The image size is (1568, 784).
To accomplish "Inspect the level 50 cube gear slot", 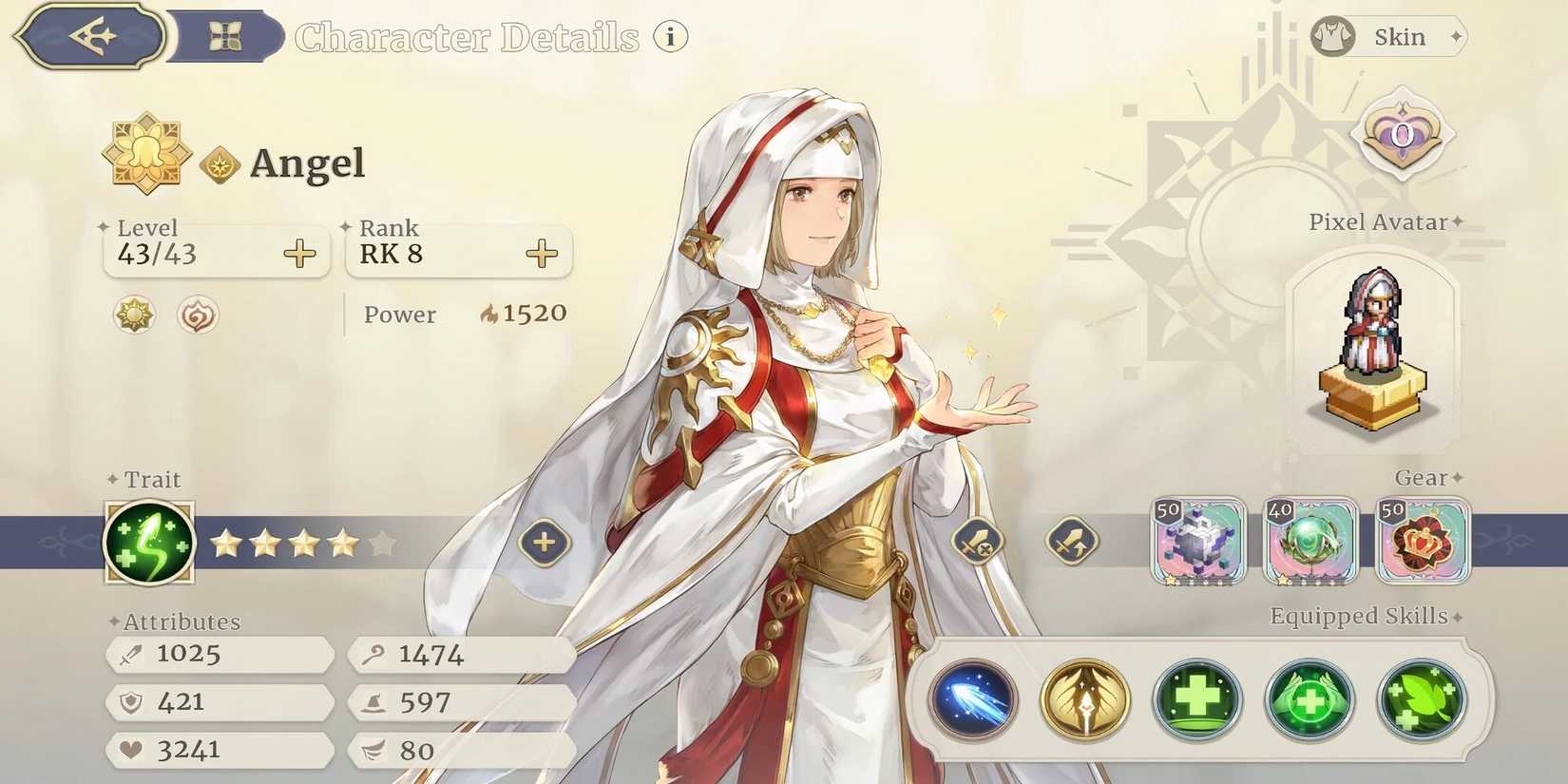I will click(1198, 542).
